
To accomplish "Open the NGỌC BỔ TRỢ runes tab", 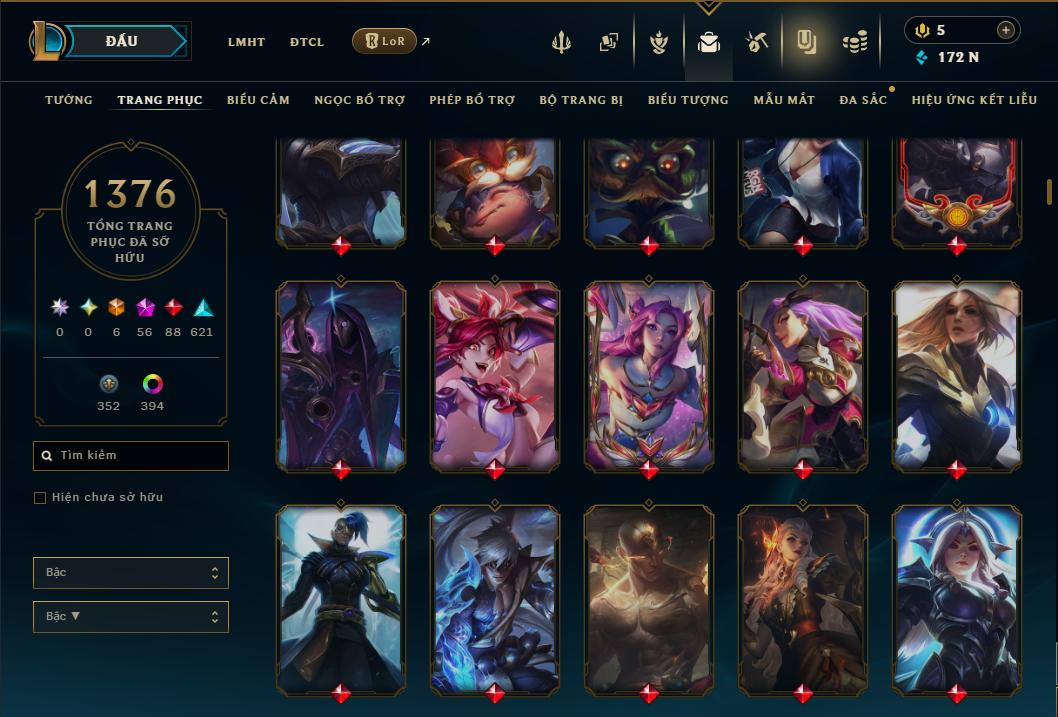I will tap(359, 100).
